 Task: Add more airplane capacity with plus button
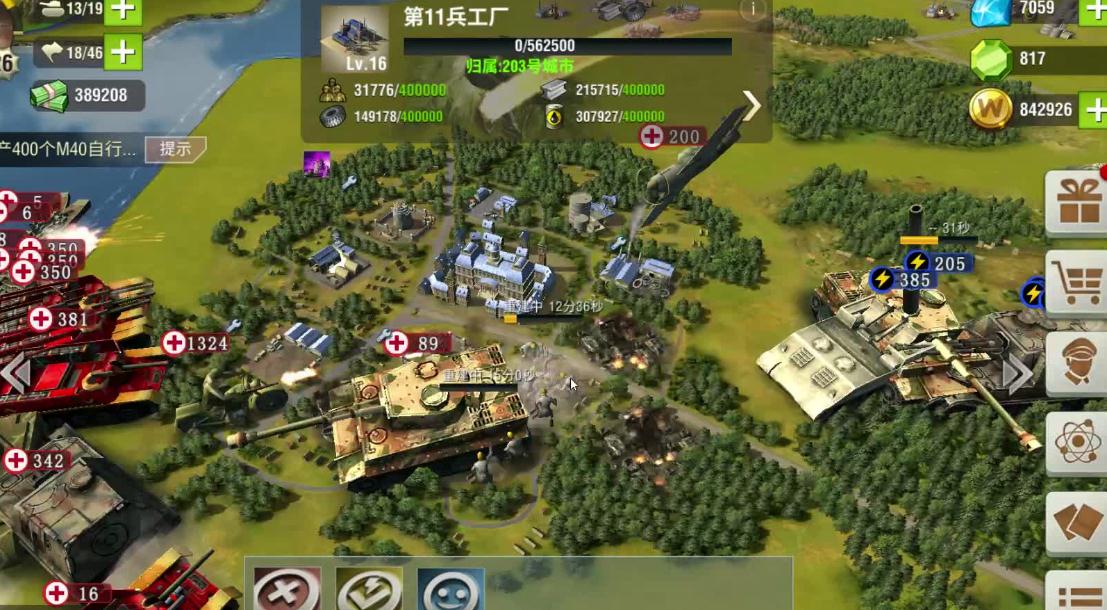[123, 51]
